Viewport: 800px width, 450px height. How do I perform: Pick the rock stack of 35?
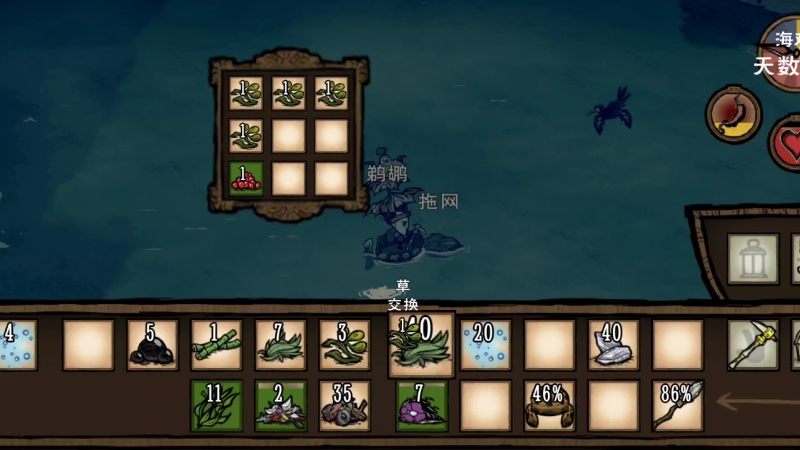pos(345,406)
